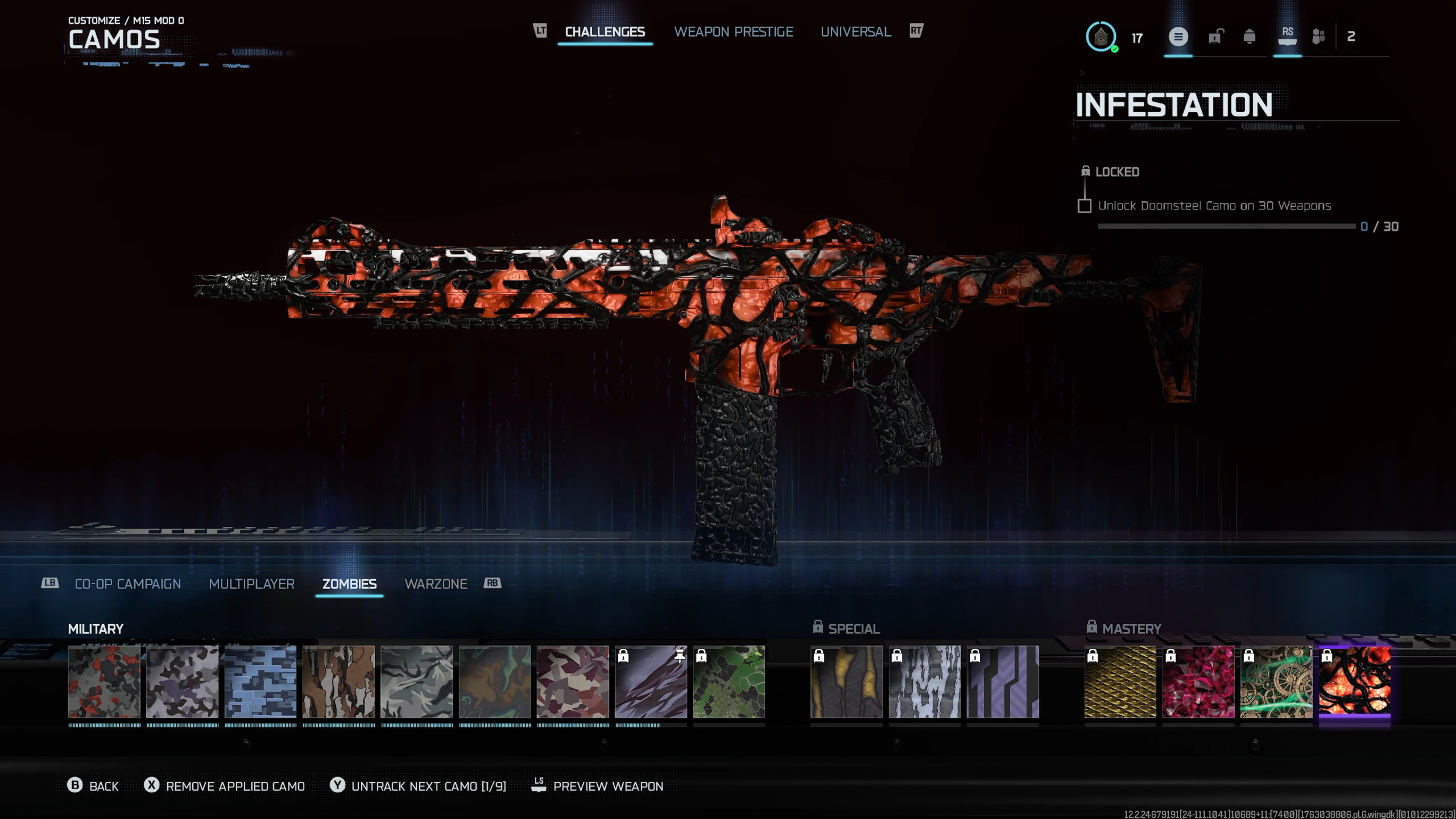Select the Universal tab
1456x819 pixels.
[x=855, y=32]
